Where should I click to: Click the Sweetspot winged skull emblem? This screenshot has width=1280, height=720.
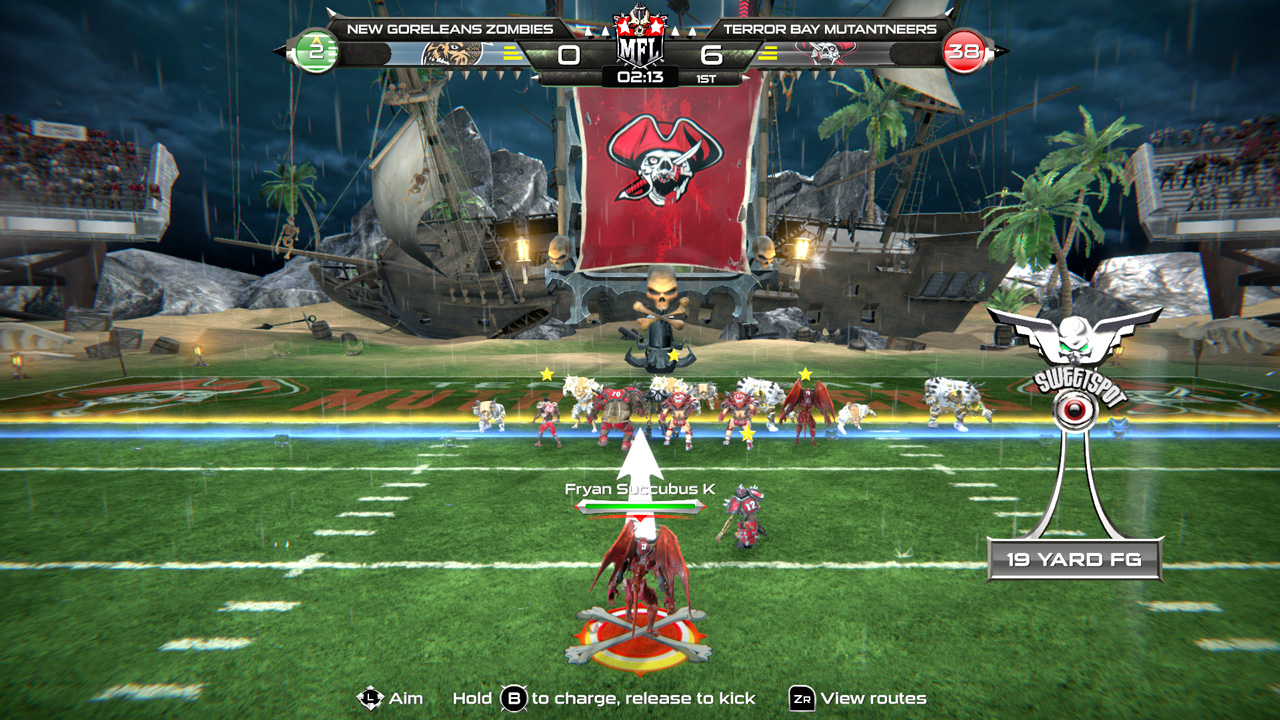click(x=1077, y=335)
